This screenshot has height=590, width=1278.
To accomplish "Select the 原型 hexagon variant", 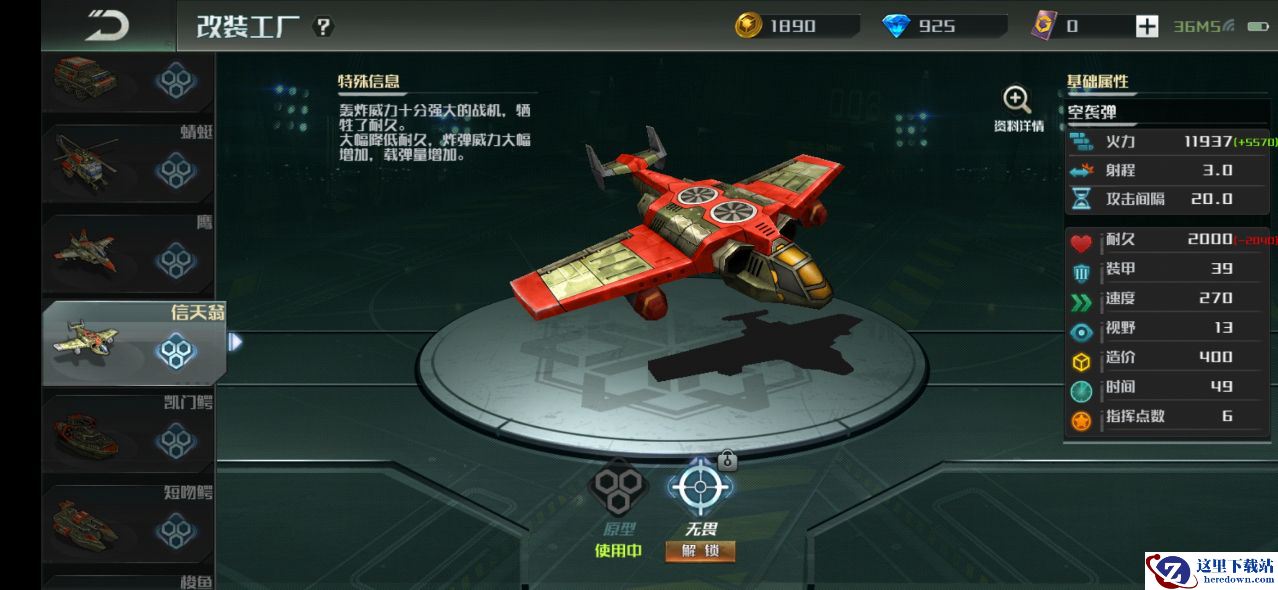I will coord(615,487).
